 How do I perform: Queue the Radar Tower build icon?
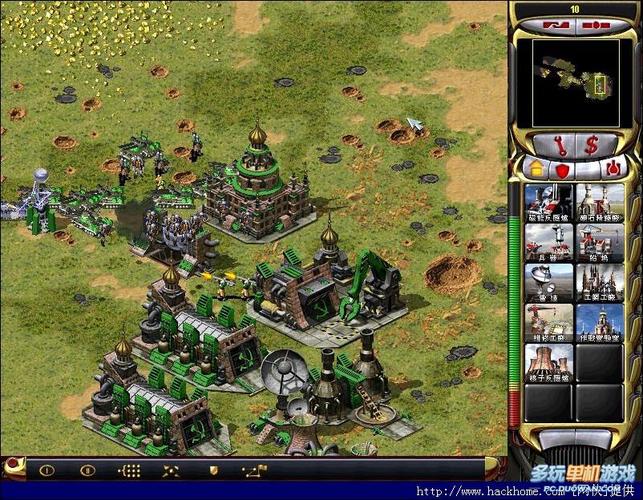tap(549, 283)
